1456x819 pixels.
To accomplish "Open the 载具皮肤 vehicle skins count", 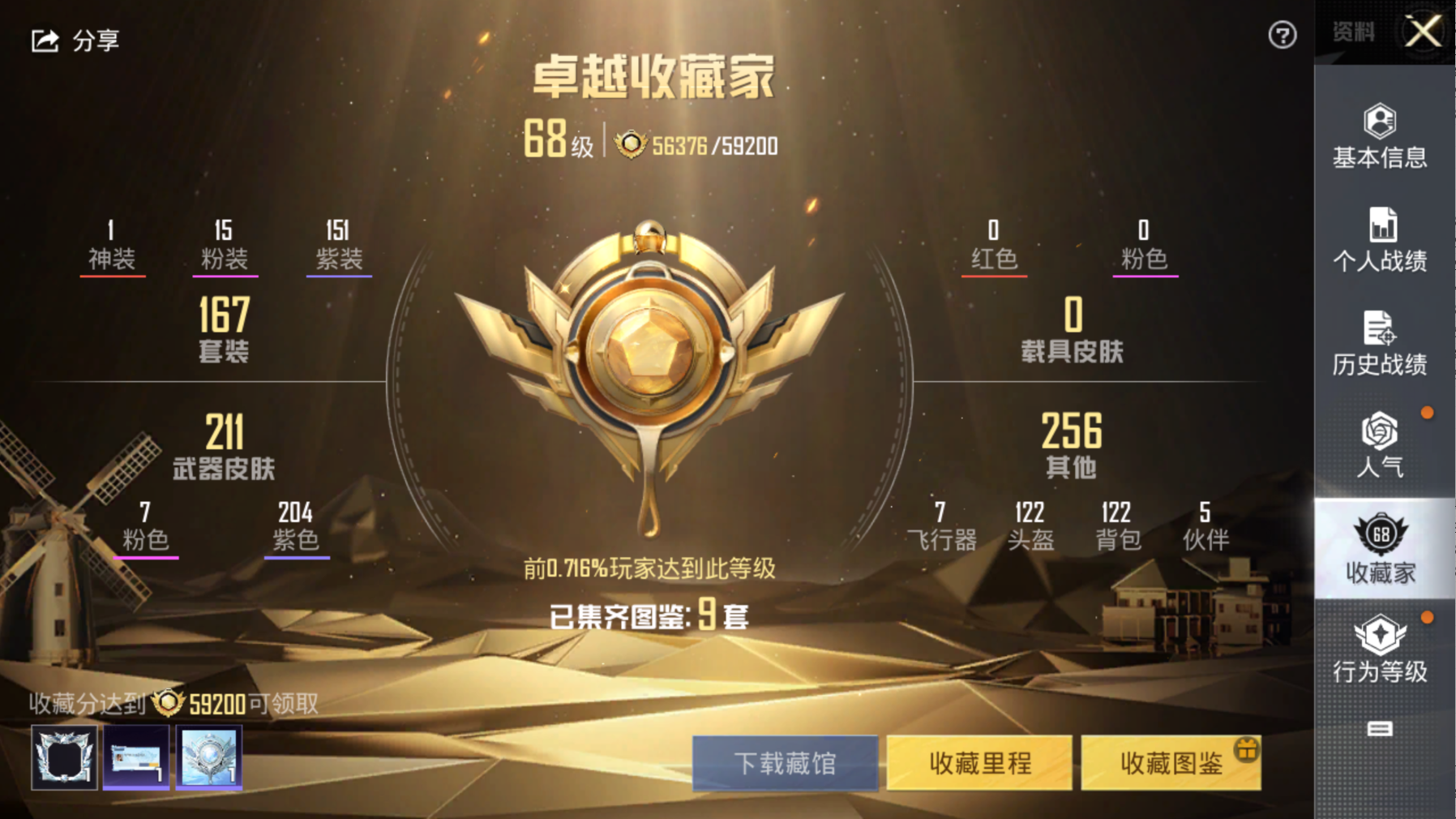I will 1072,328.
